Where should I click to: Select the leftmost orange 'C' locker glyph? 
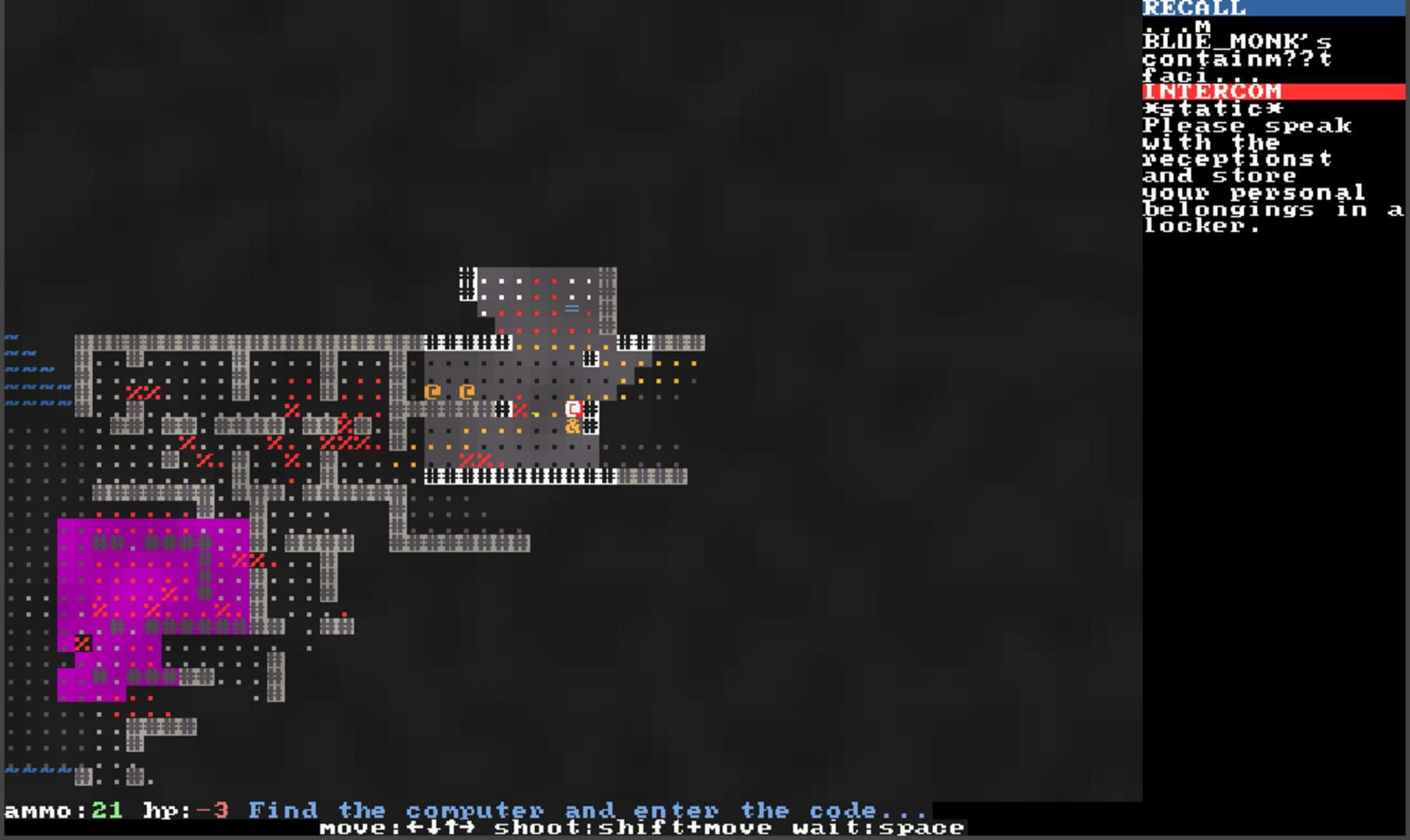(432, 393)
